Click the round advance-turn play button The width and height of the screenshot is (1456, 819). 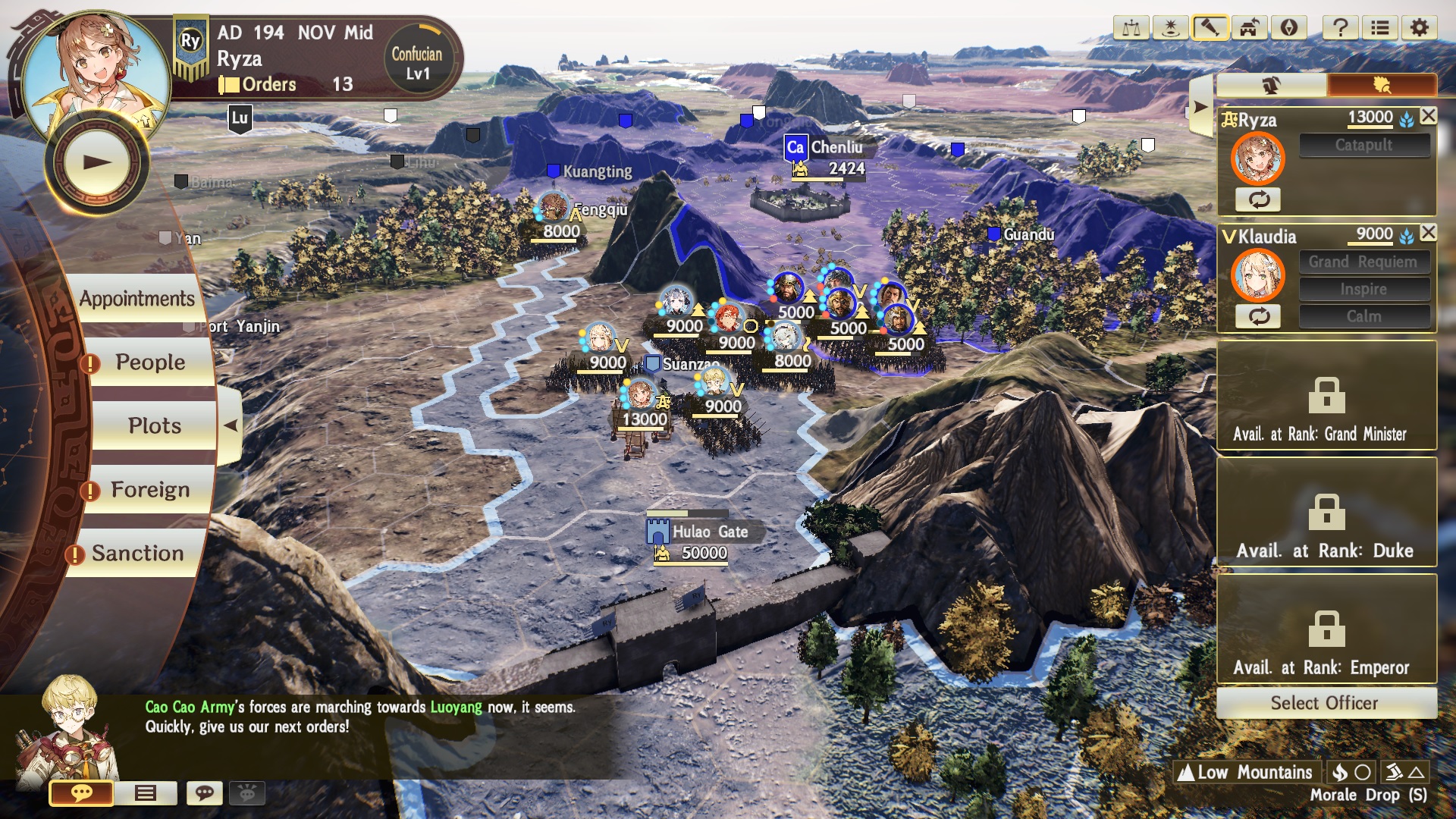coord(97,162)
